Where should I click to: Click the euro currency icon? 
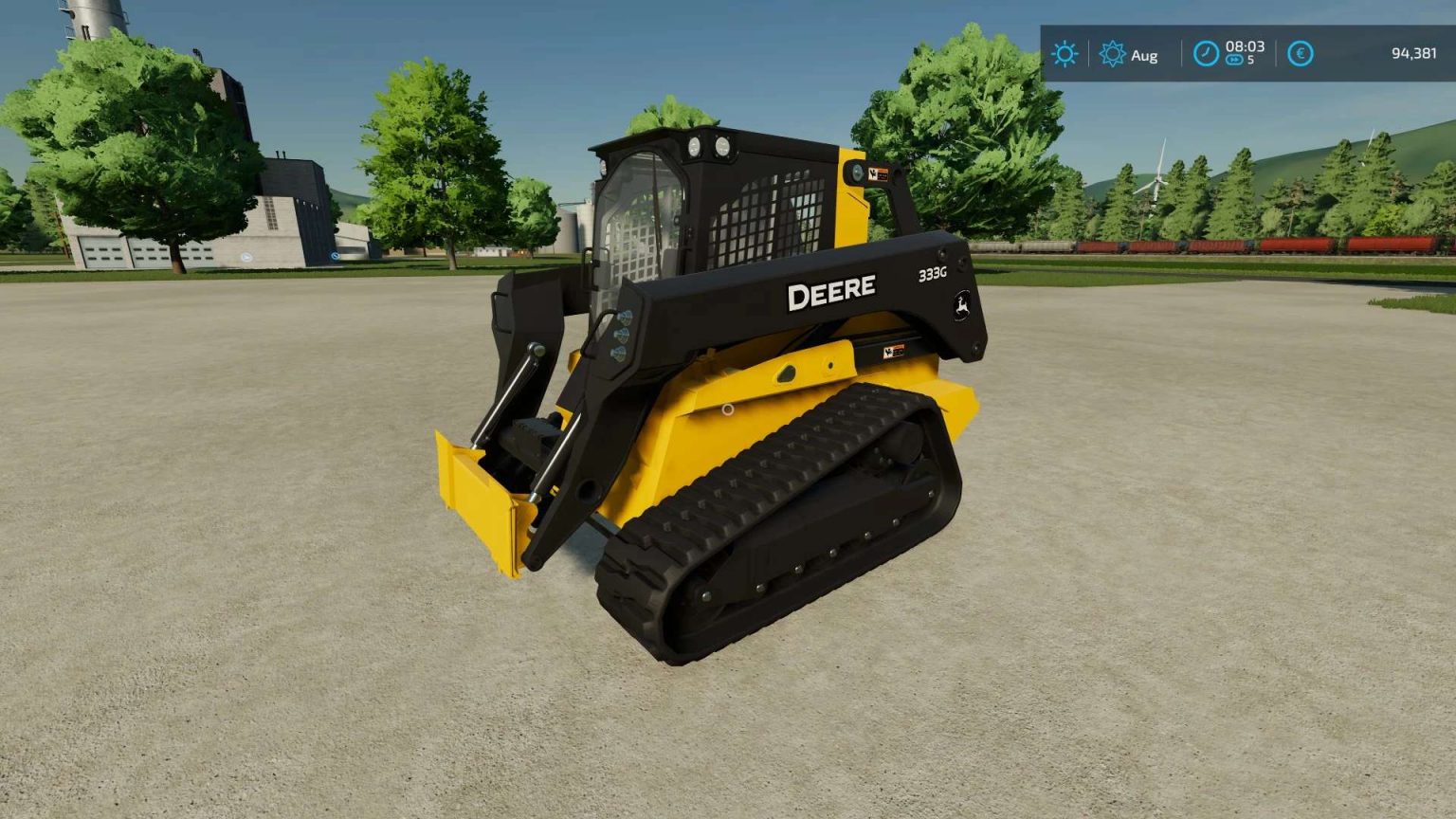pyautogui.click(x=1301, y=54)
